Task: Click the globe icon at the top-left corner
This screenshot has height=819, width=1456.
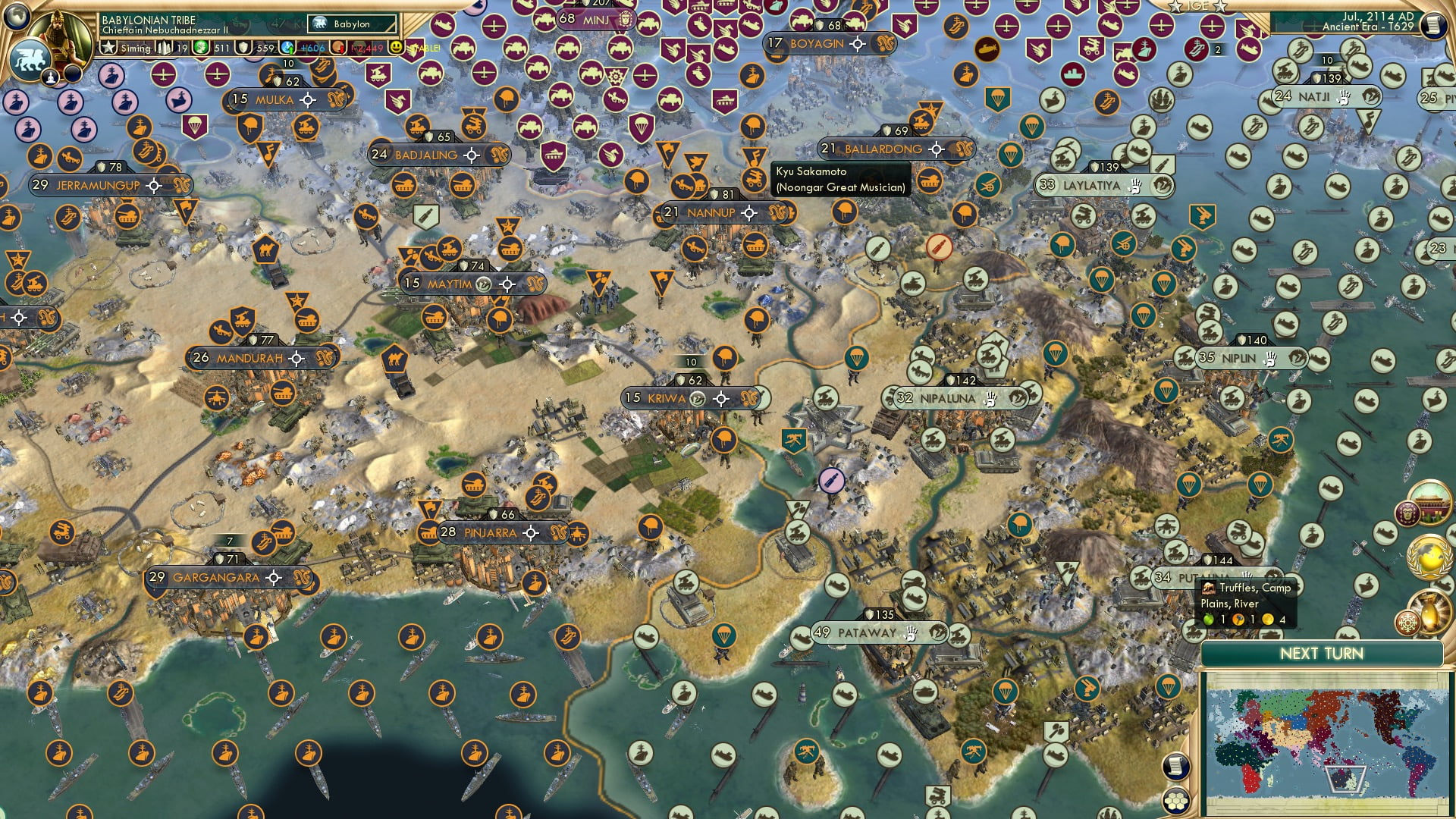Action: 17,17
